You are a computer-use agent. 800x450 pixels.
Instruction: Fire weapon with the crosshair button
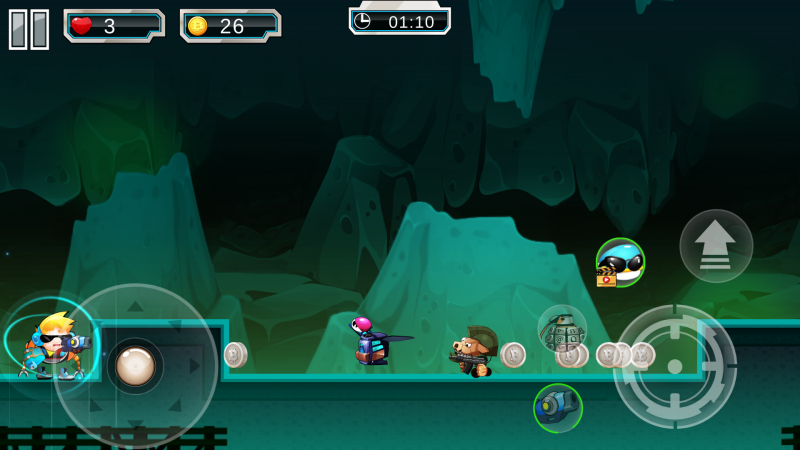pos(674,366)
